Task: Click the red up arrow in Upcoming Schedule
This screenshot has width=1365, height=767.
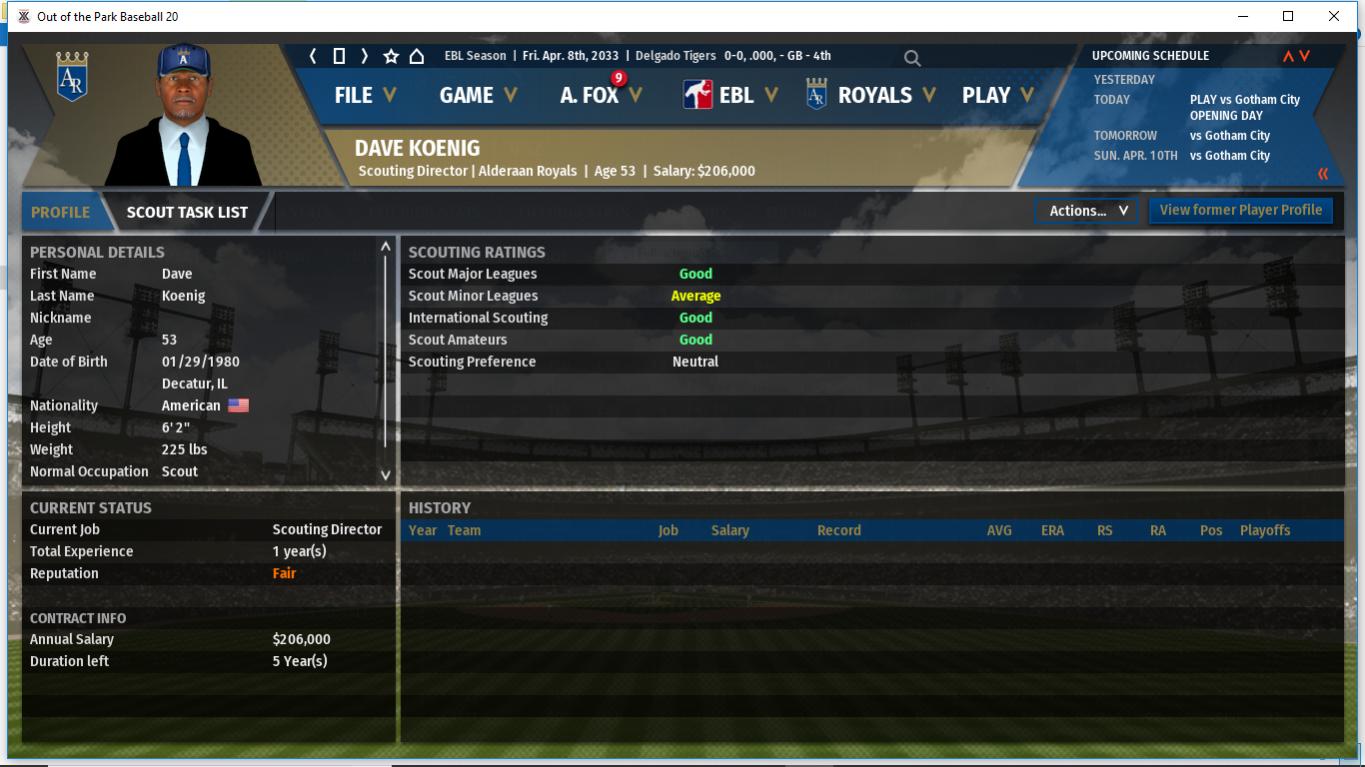Action: coord(1288,56)
